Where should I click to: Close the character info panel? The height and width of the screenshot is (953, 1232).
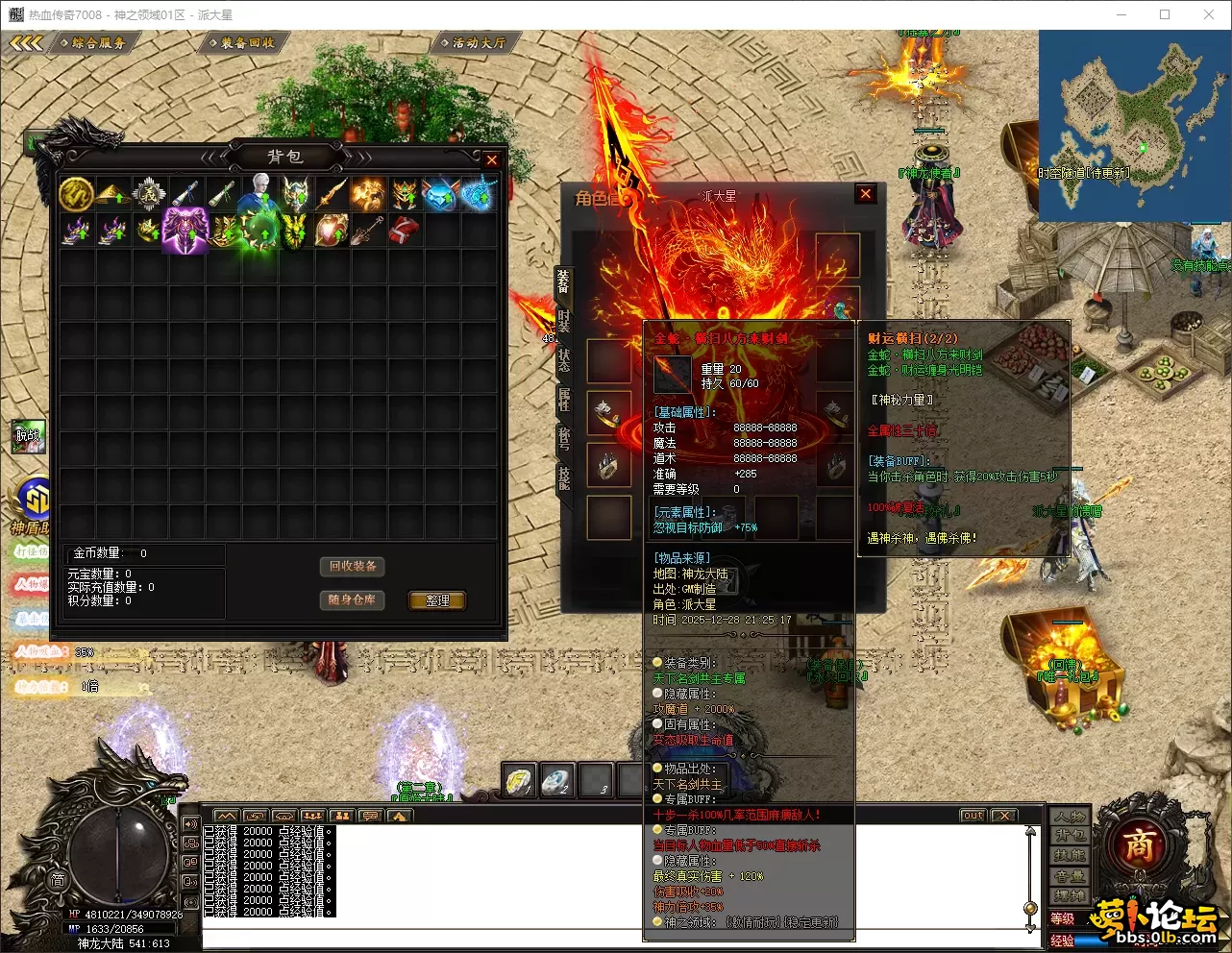click(x=866, y=194)
